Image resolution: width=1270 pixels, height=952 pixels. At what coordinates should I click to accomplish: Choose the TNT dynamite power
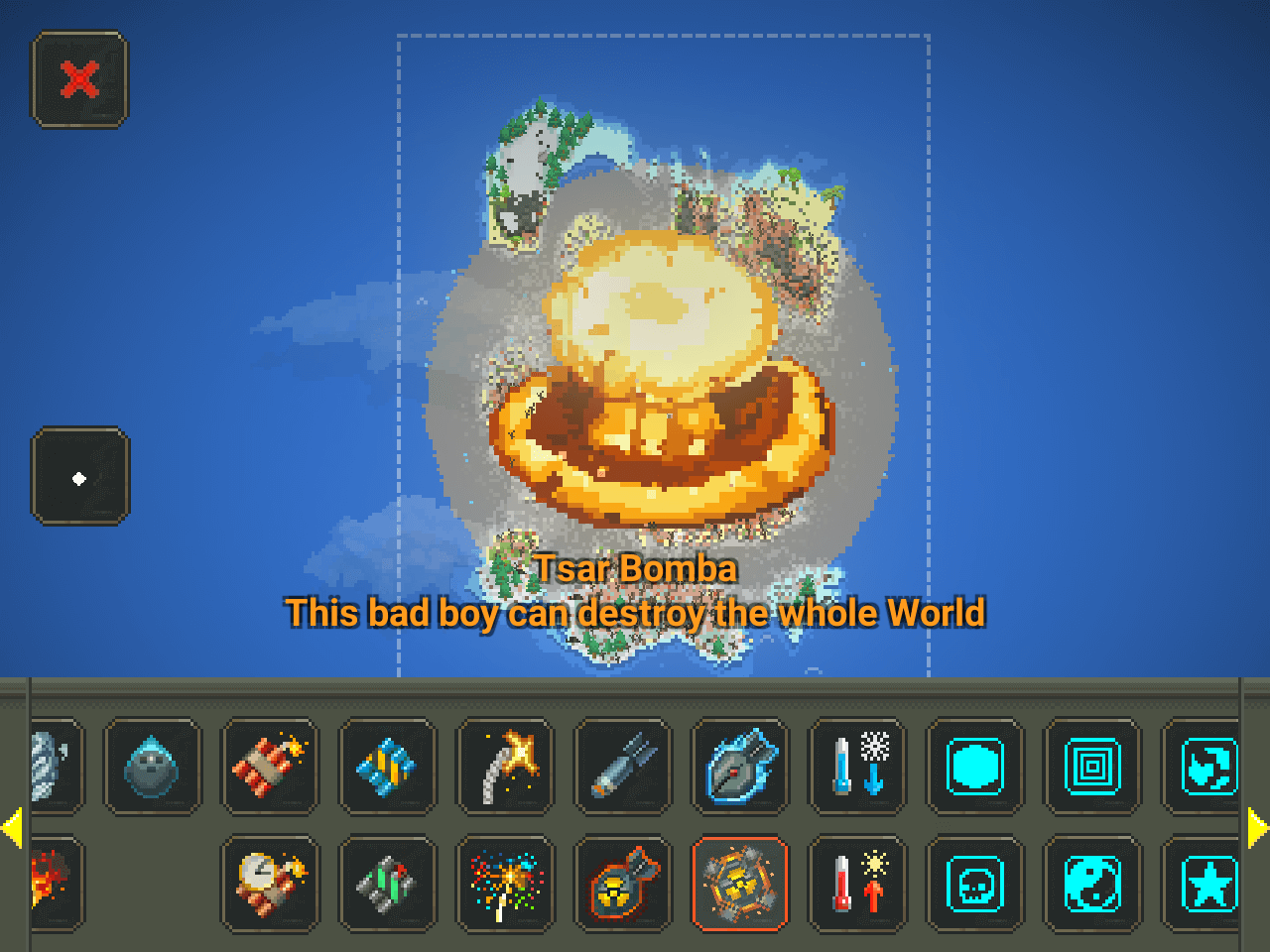(x=270, y=767)
